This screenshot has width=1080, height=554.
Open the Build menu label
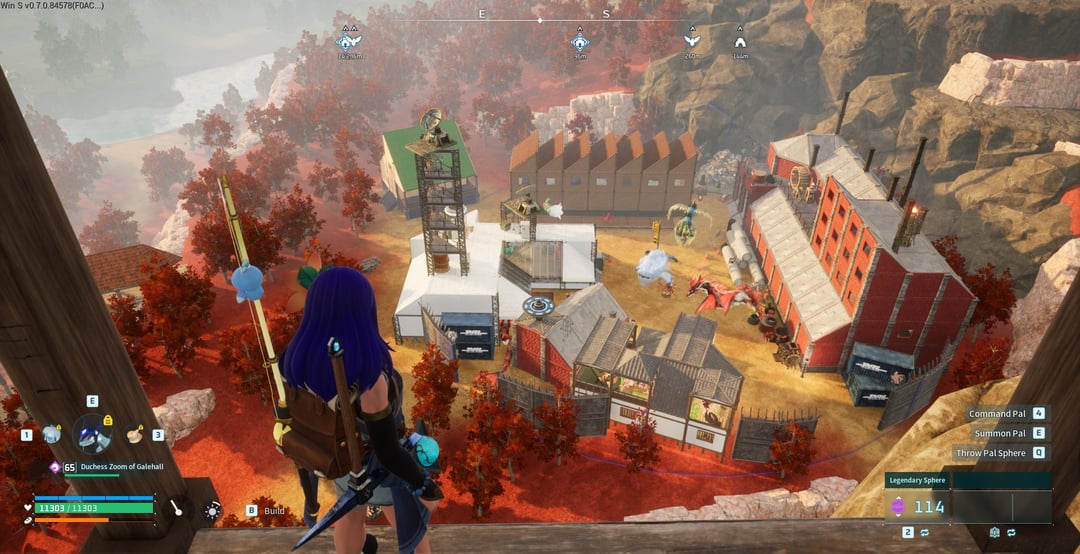(x=274, y=511)
